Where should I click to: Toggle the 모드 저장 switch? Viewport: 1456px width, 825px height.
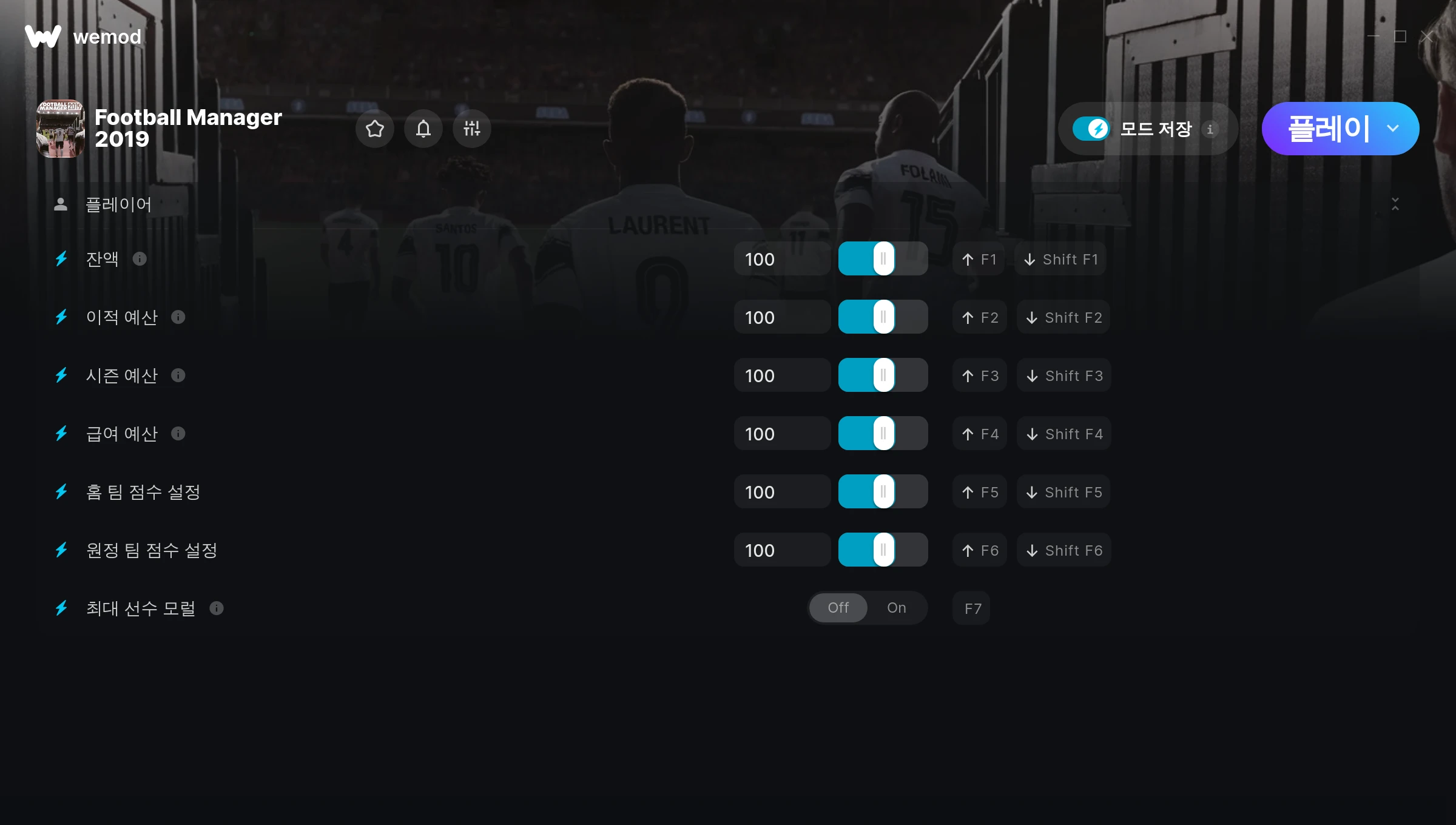[x=1091, y=129]
